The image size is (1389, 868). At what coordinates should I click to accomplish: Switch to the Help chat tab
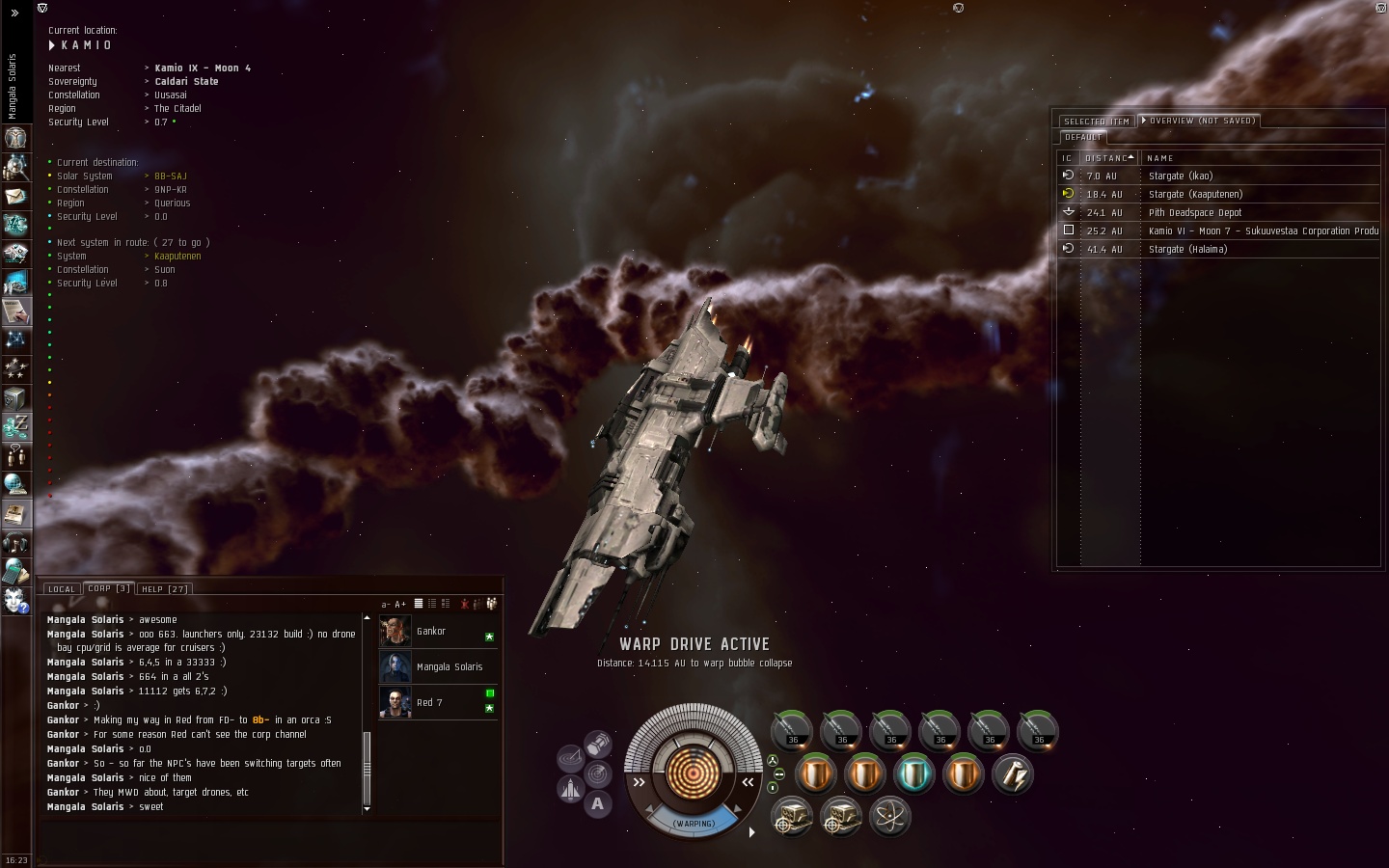tap(164, 588)
